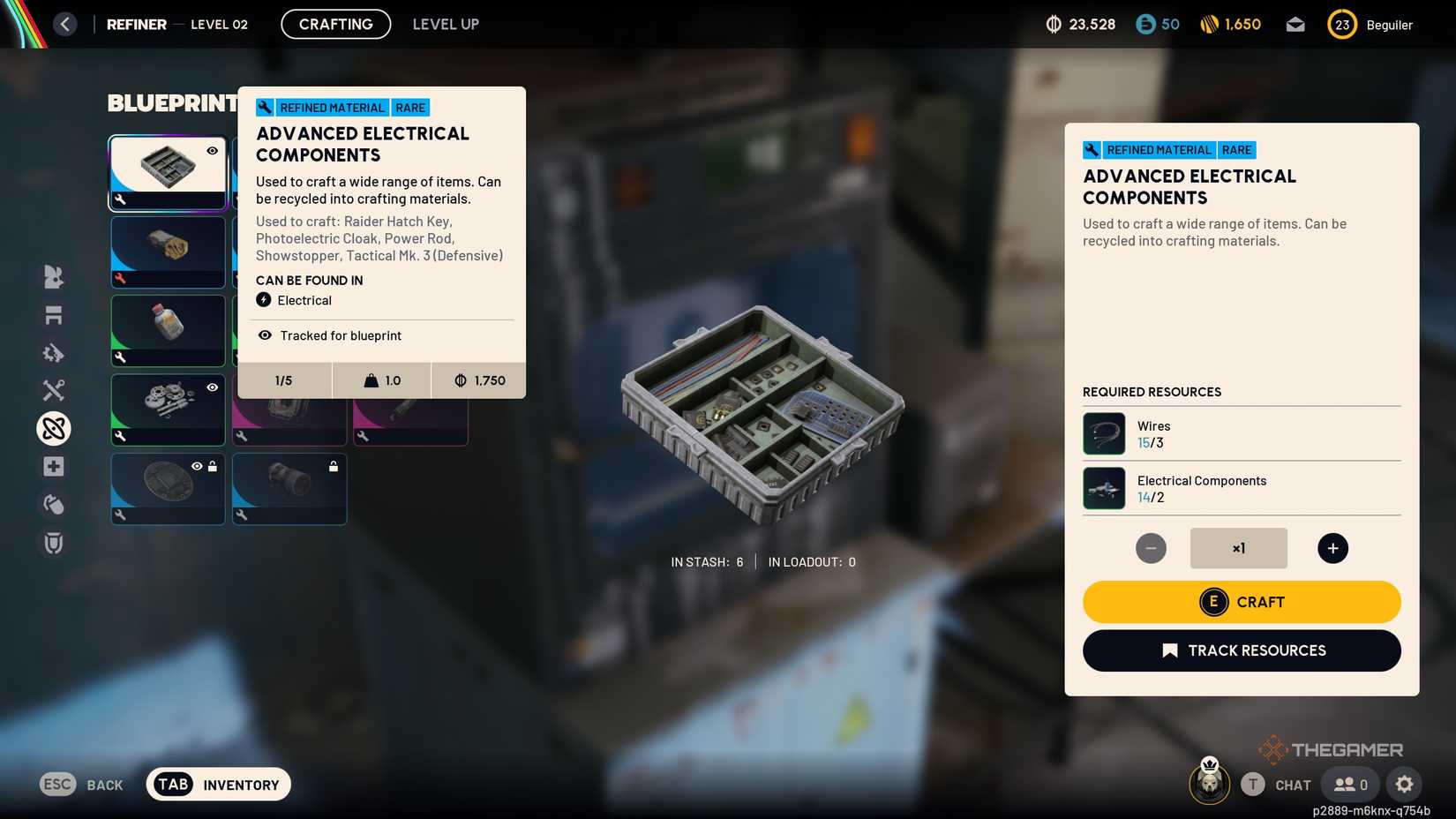This screenshot has width=1456, height=819.
Task: Select the character crafting category icon
Action: coord(53,276)
